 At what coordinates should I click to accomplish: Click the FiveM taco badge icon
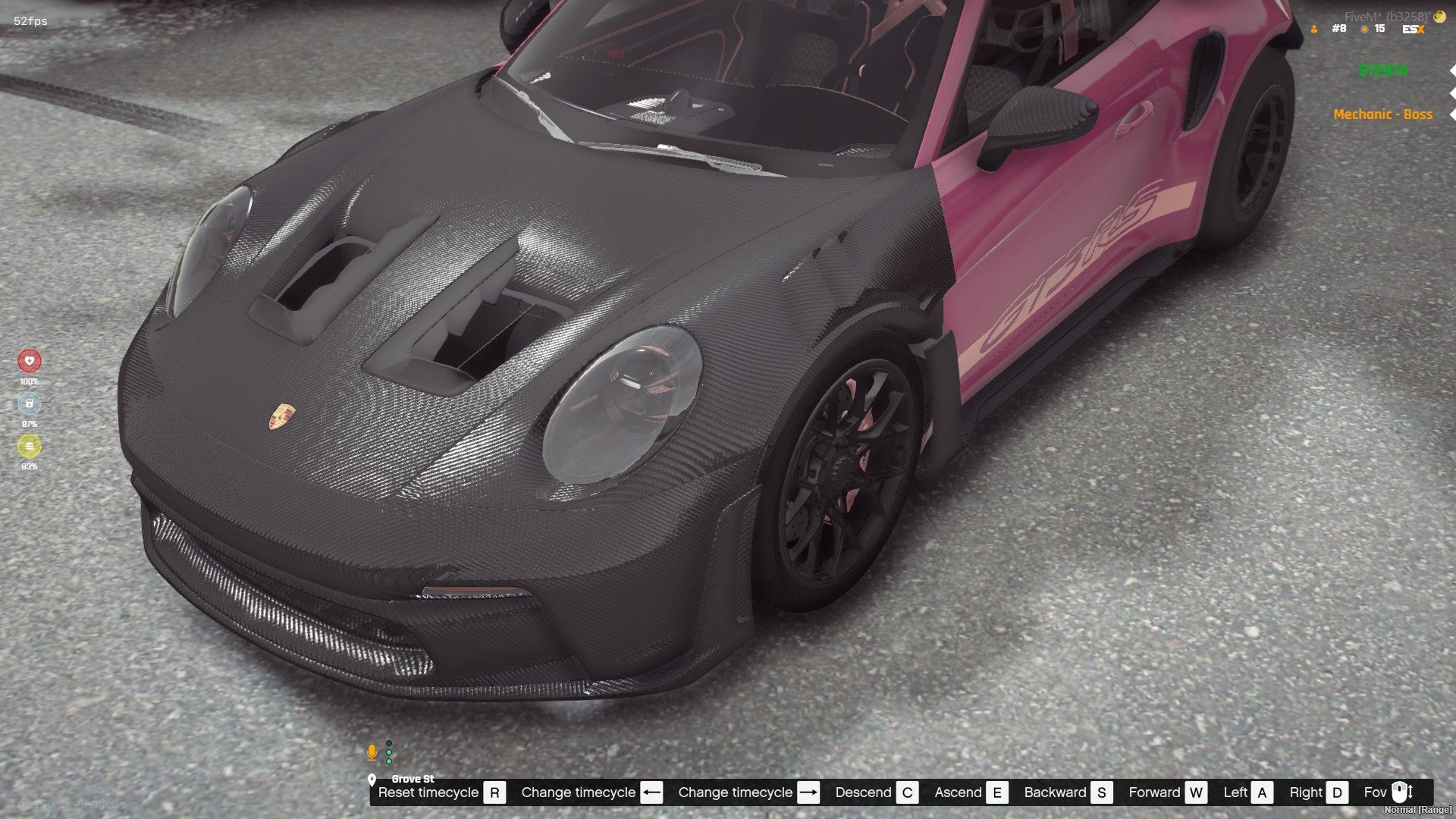click(x=1439, y=16)
